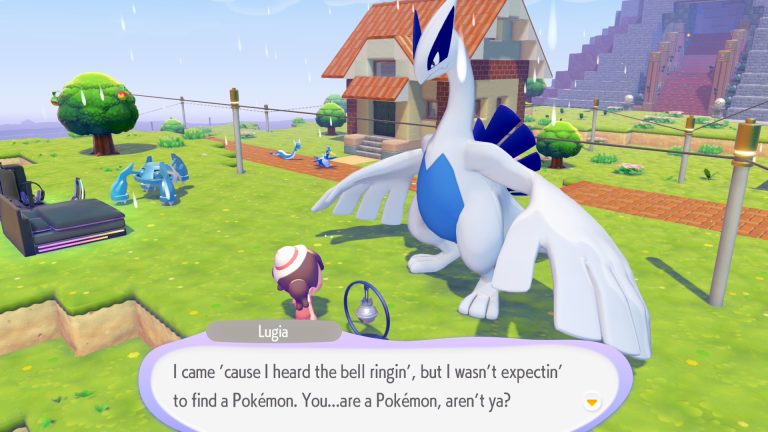The image size is (768, 432).
Task: Advance Lugia's dialogue with the orange arrow
Action: click(592, 401)
